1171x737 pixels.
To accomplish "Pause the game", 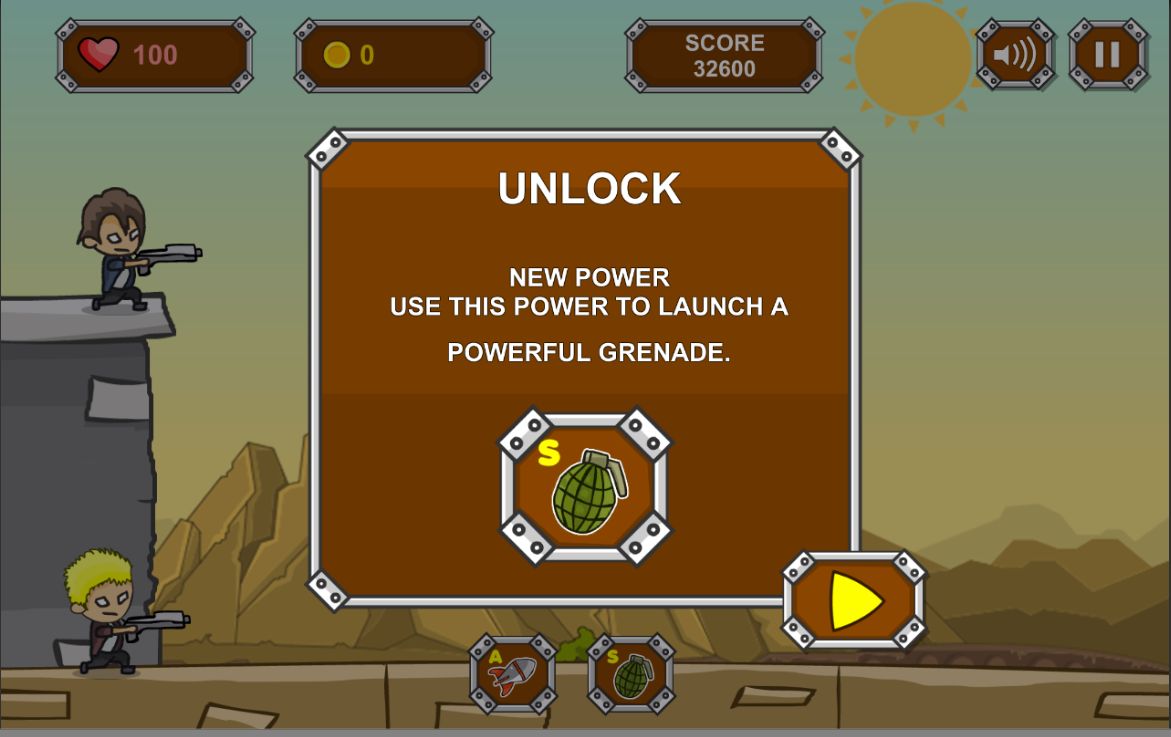I will [x=1107, y=54].
